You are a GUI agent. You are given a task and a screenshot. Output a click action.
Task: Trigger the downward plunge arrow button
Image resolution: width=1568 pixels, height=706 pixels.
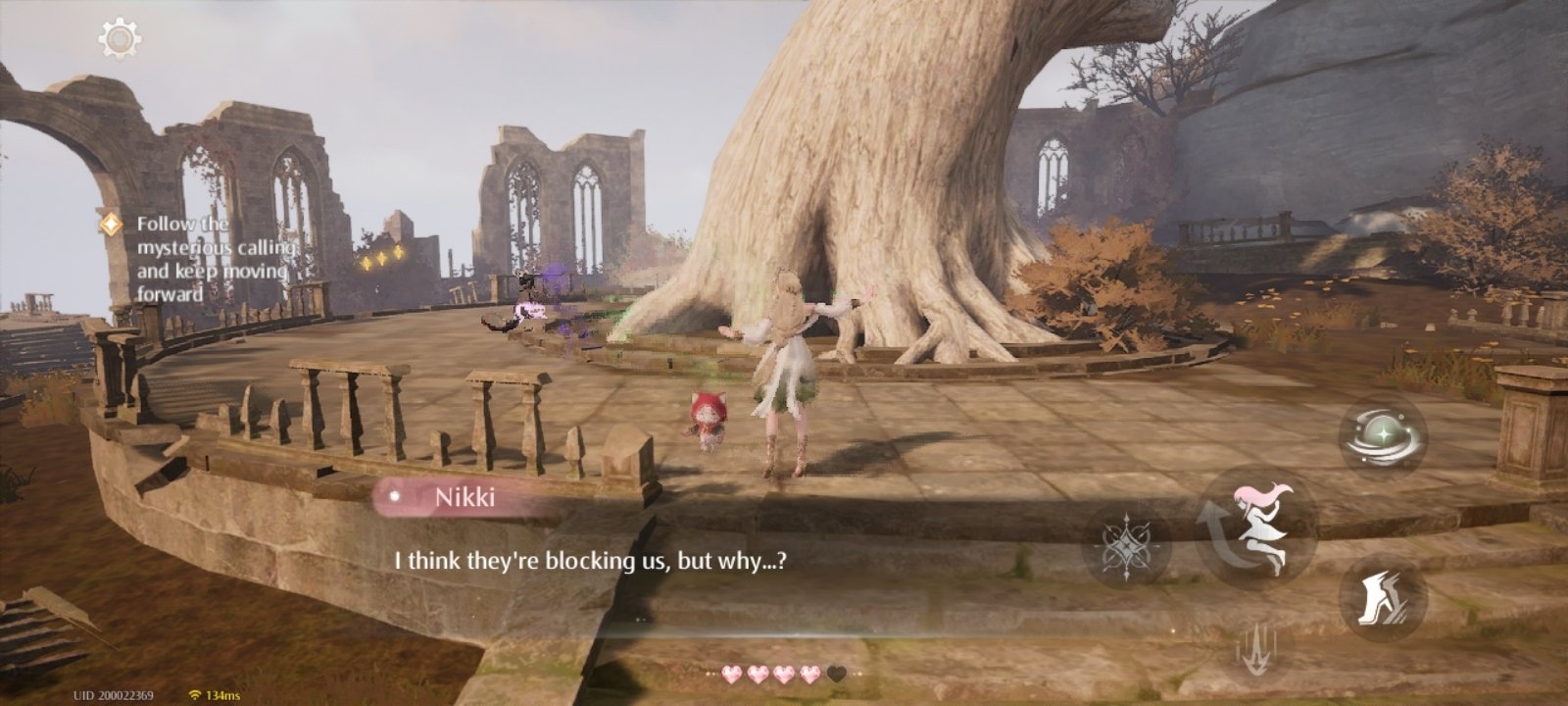1256,650
